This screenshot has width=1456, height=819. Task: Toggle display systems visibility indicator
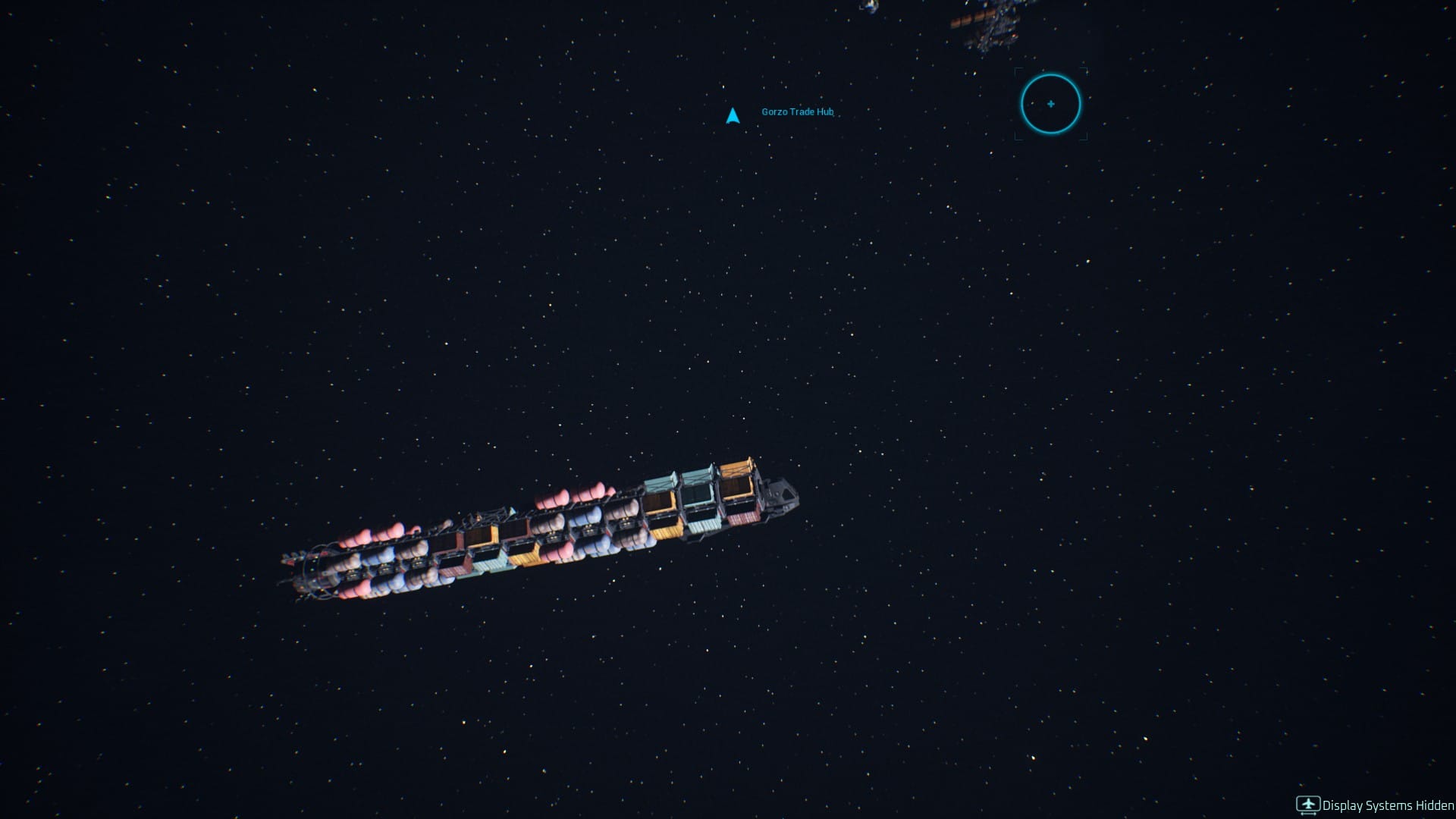pos(1308,804)
